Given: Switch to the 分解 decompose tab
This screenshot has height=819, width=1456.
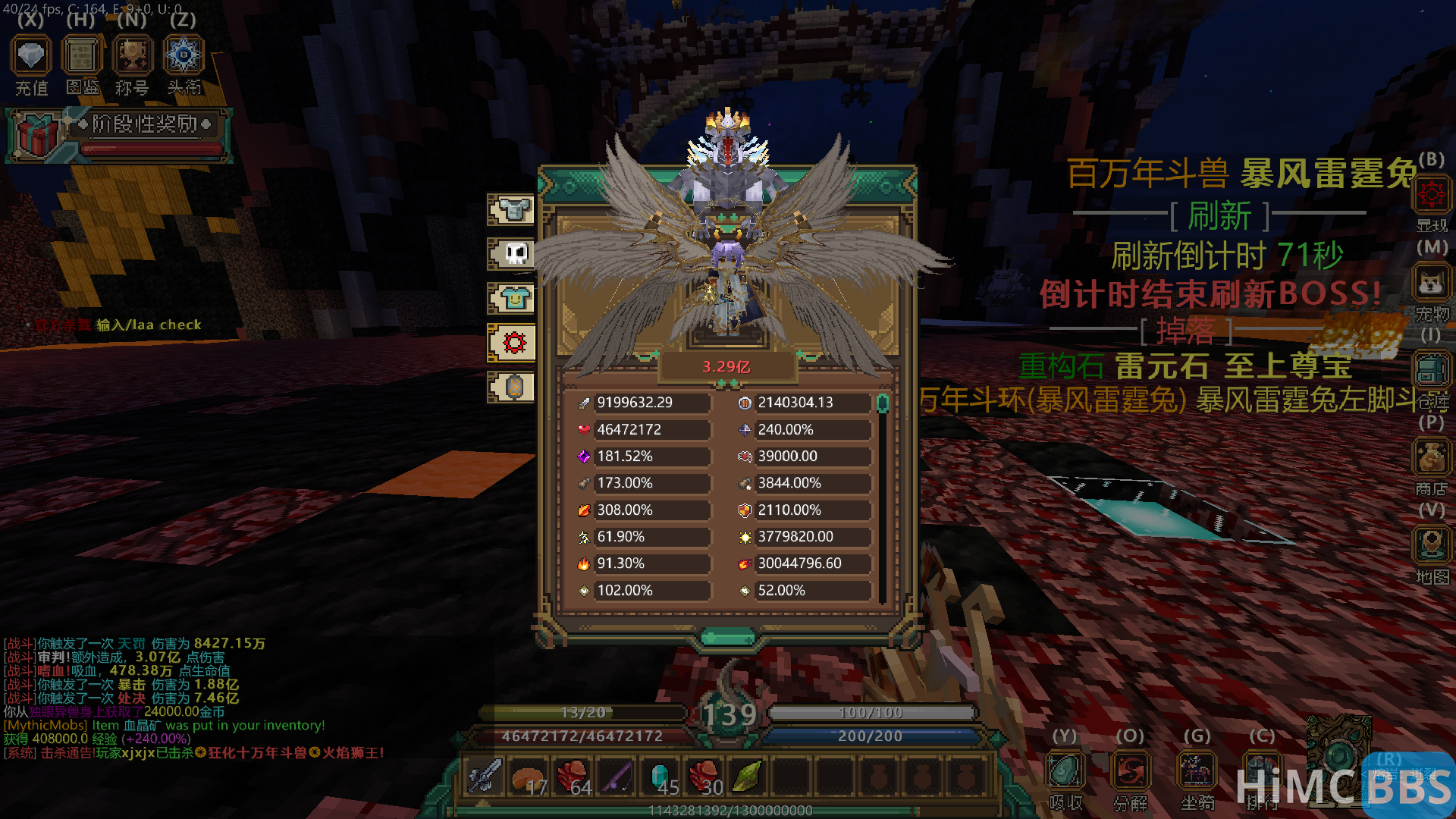Looking at the screenshot, I should pyautogui.click(x=1130, y=770).
